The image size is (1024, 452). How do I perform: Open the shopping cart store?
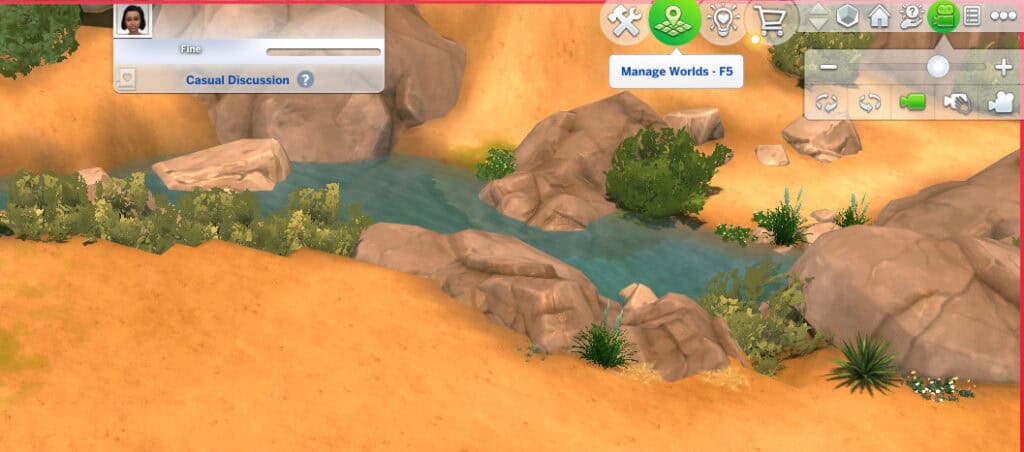pos(771,21)
